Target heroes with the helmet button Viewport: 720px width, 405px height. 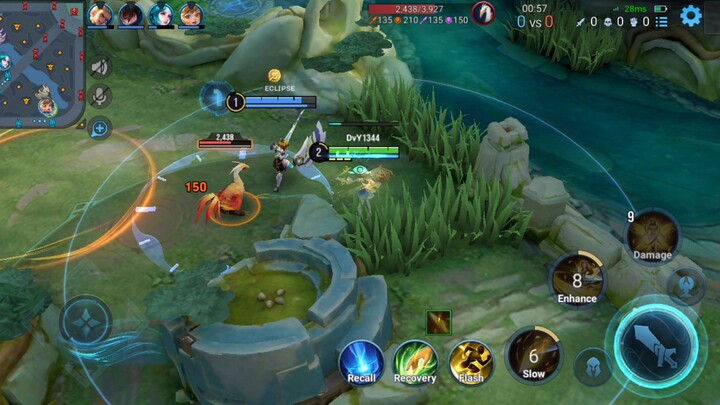pyautogui.click(x=593, y=367)
